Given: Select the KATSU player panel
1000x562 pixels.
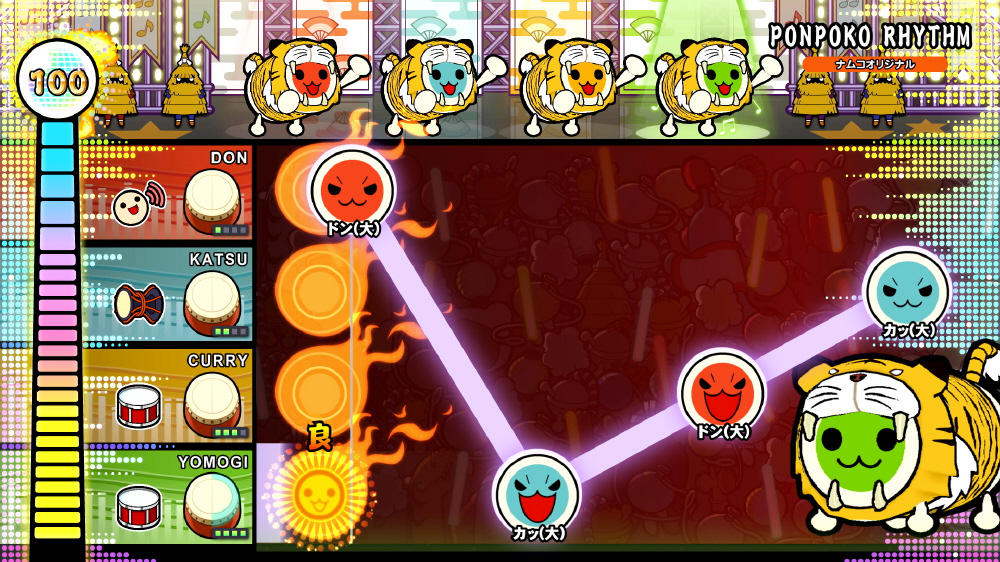Looking at the screenshot, I should 167,293.
